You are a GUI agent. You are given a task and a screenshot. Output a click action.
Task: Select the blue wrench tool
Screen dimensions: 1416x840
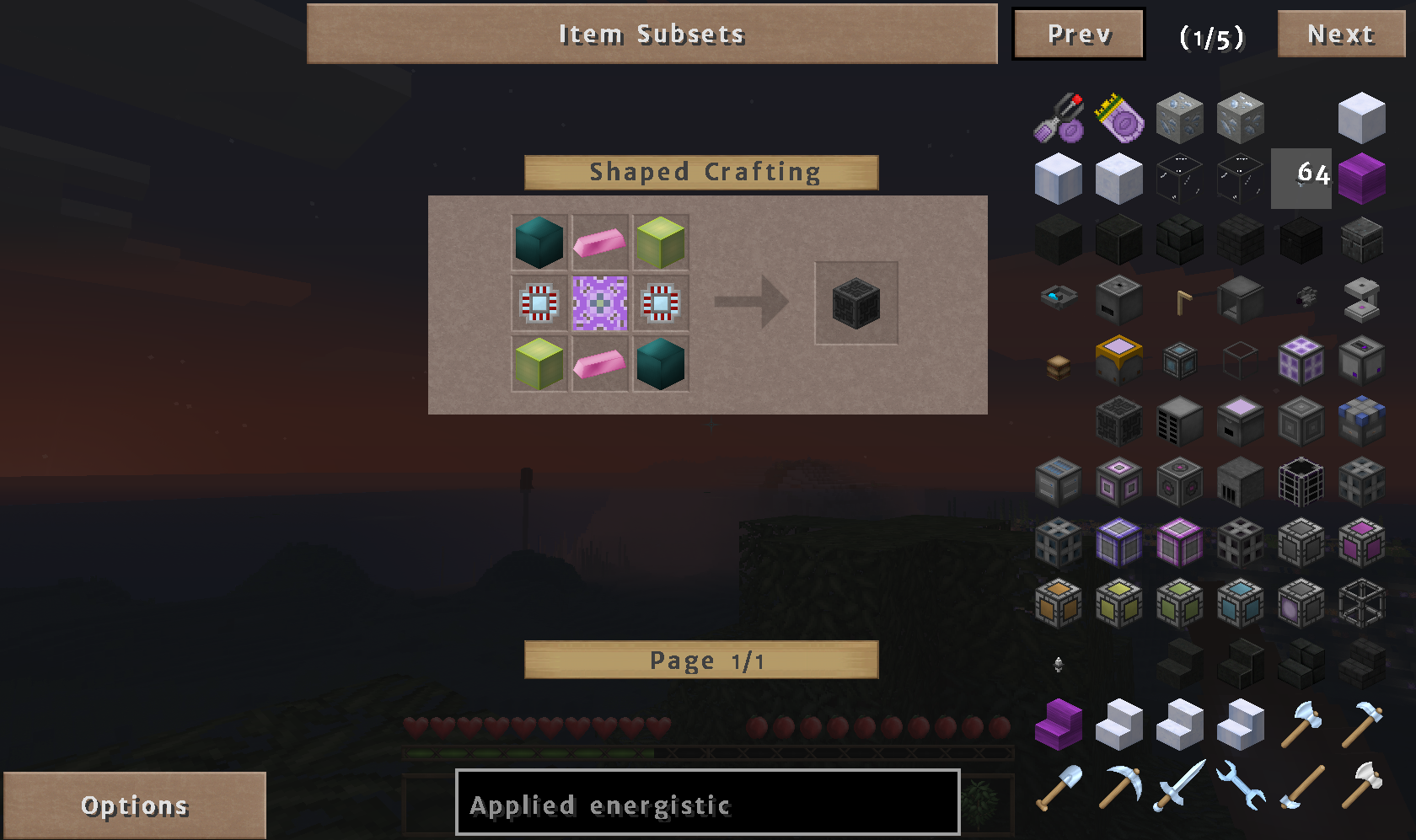[x=1240, y=785]
